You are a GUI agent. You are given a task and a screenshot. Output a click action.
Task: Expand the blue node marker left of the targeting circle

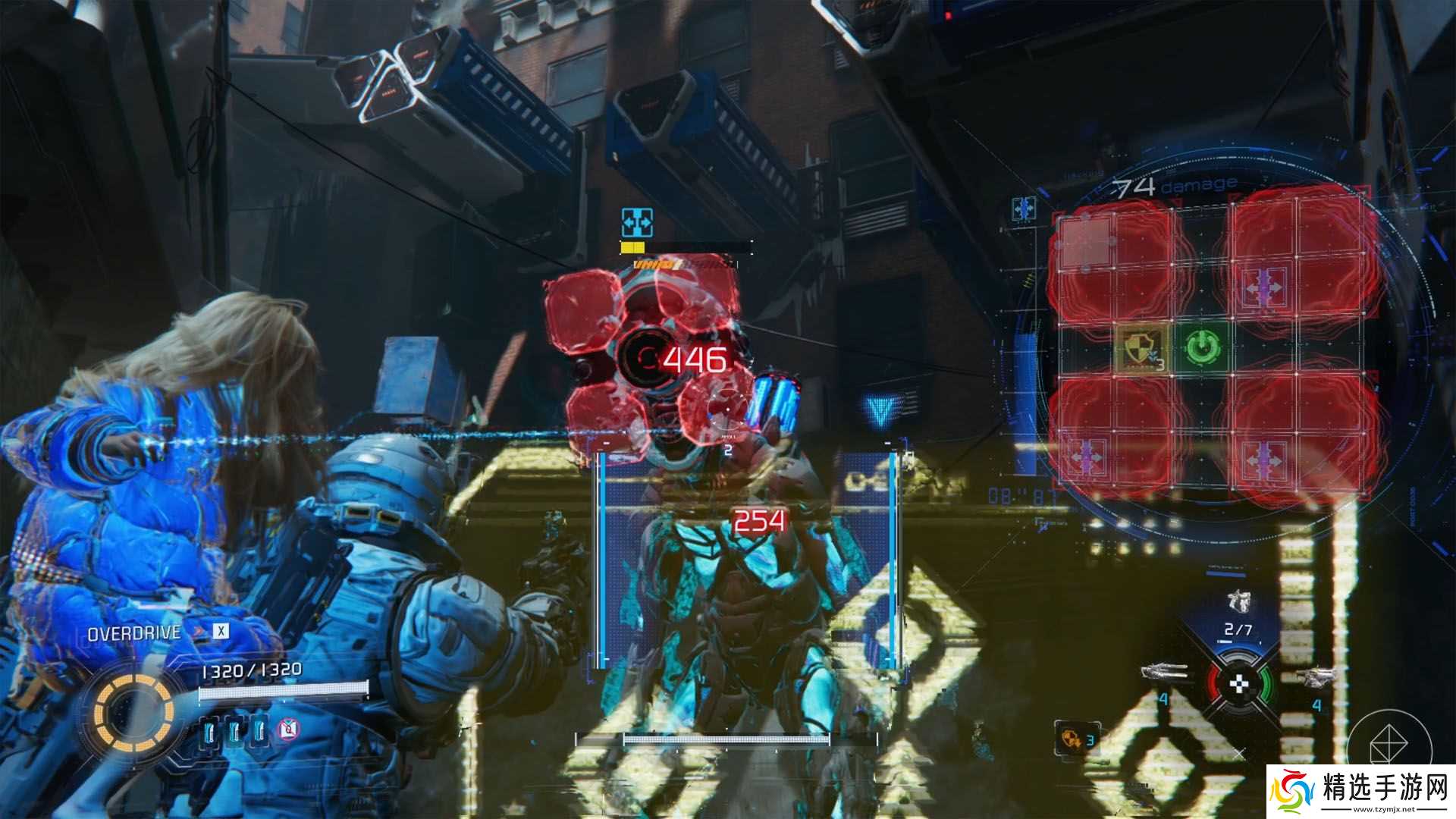pyautogui.click(x=1022, y=207)
